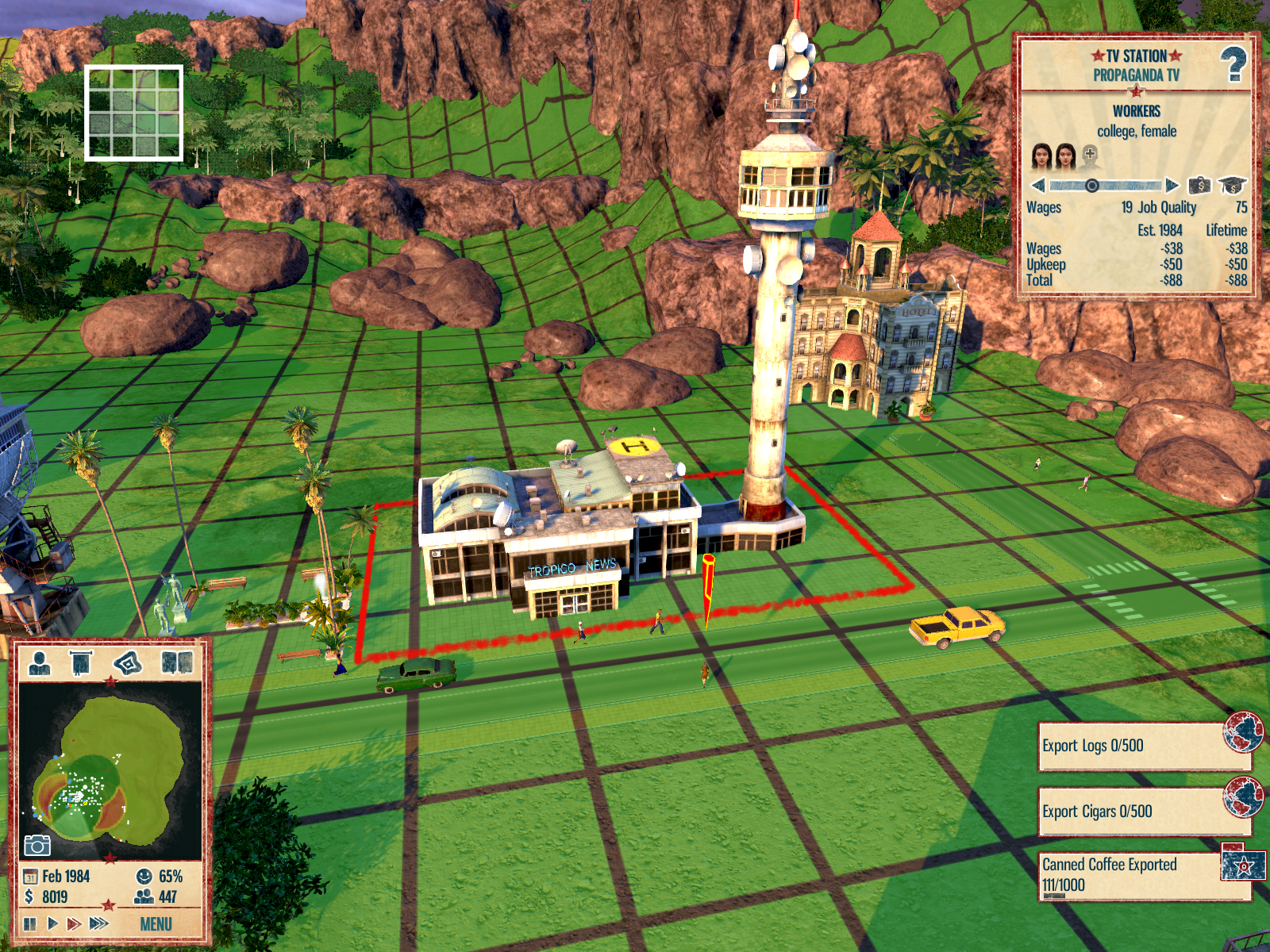The height and width of the screenshot is (952, 1270).
Task: Click the wages slider handle
Action: (1092, 186)
